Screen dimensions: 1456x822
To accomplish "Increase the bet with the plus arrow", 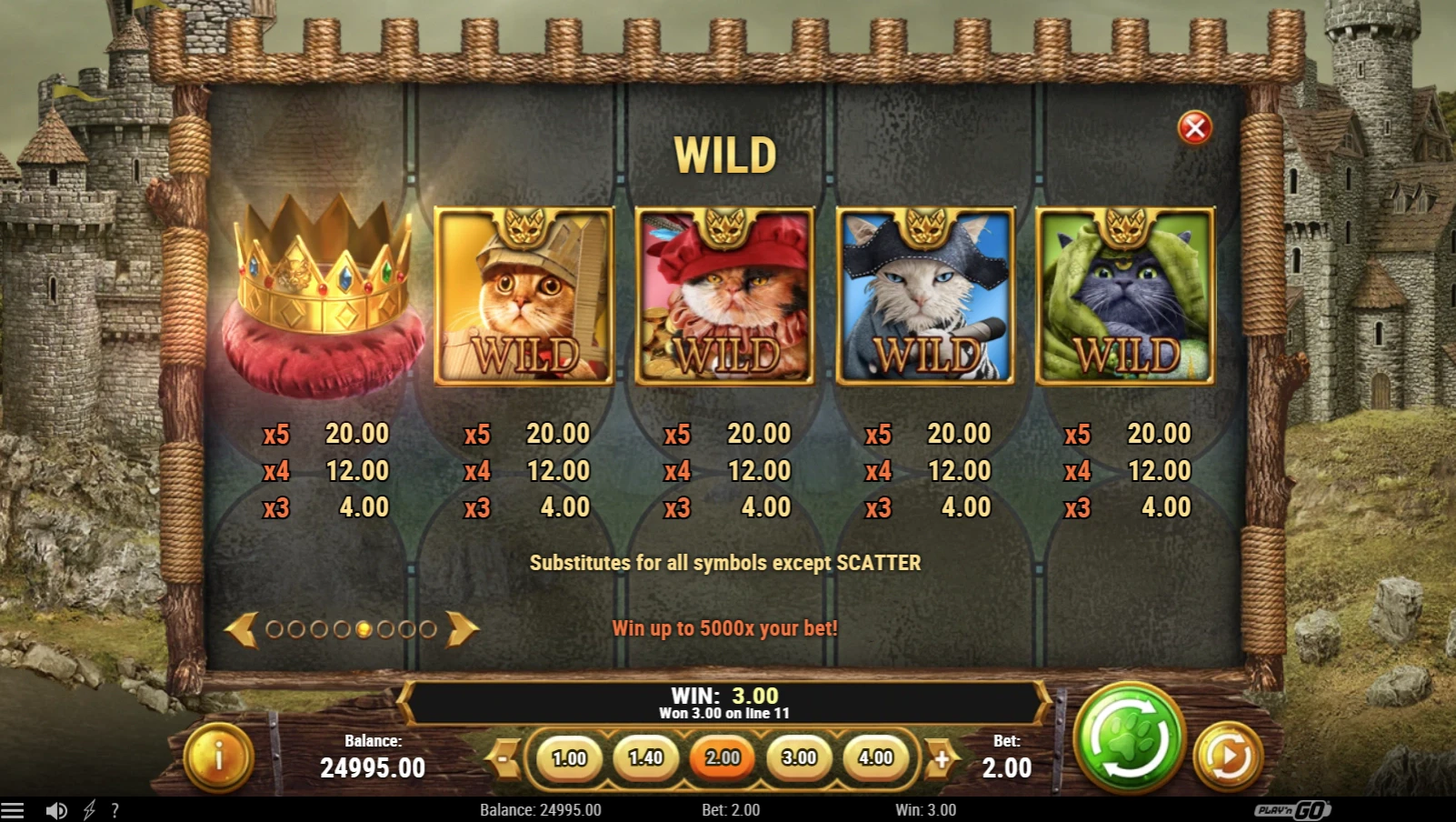I will (x=942, y=758).
